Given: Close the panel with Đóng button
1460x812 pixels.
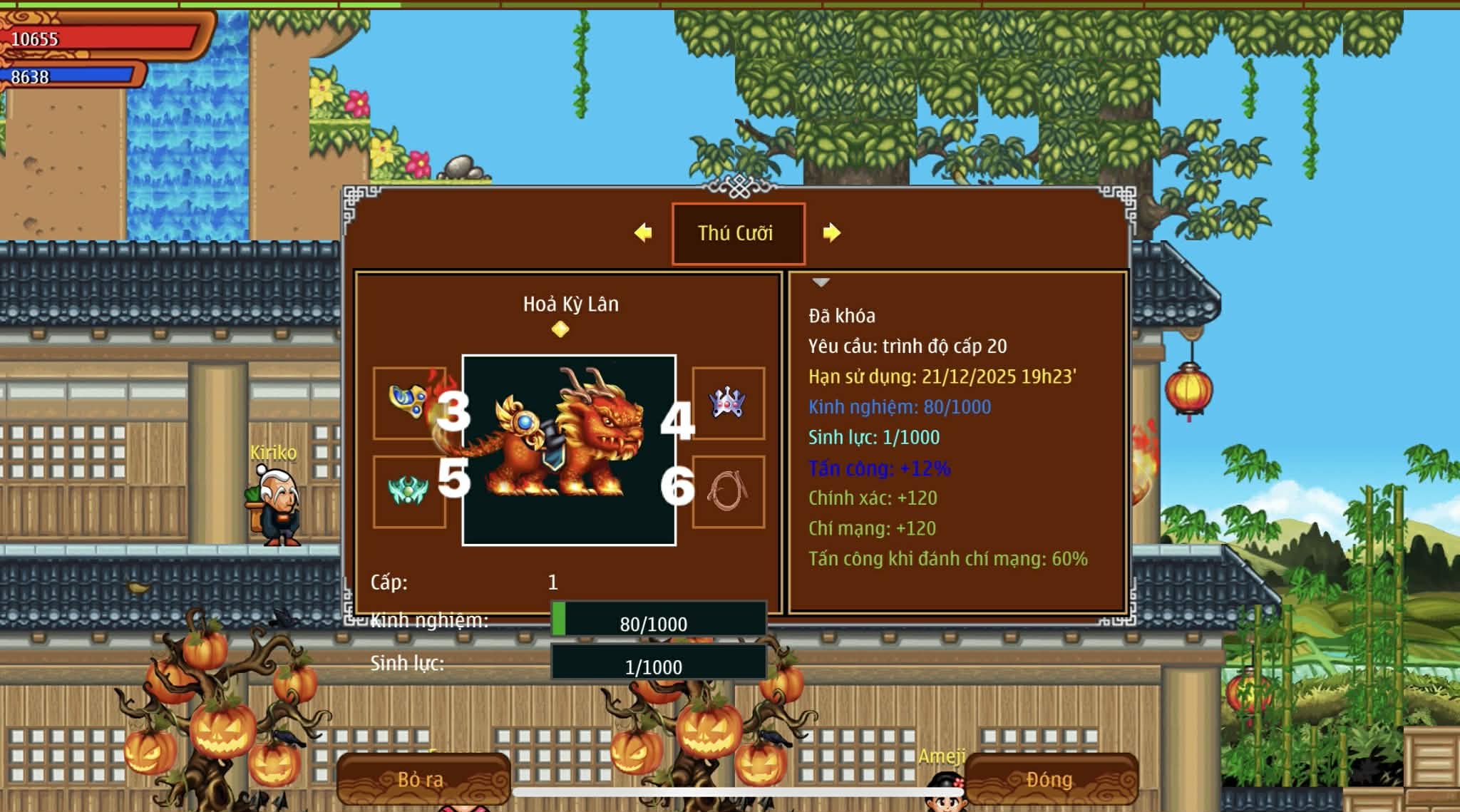Looking at the screenshot, I should point(1050,779).
